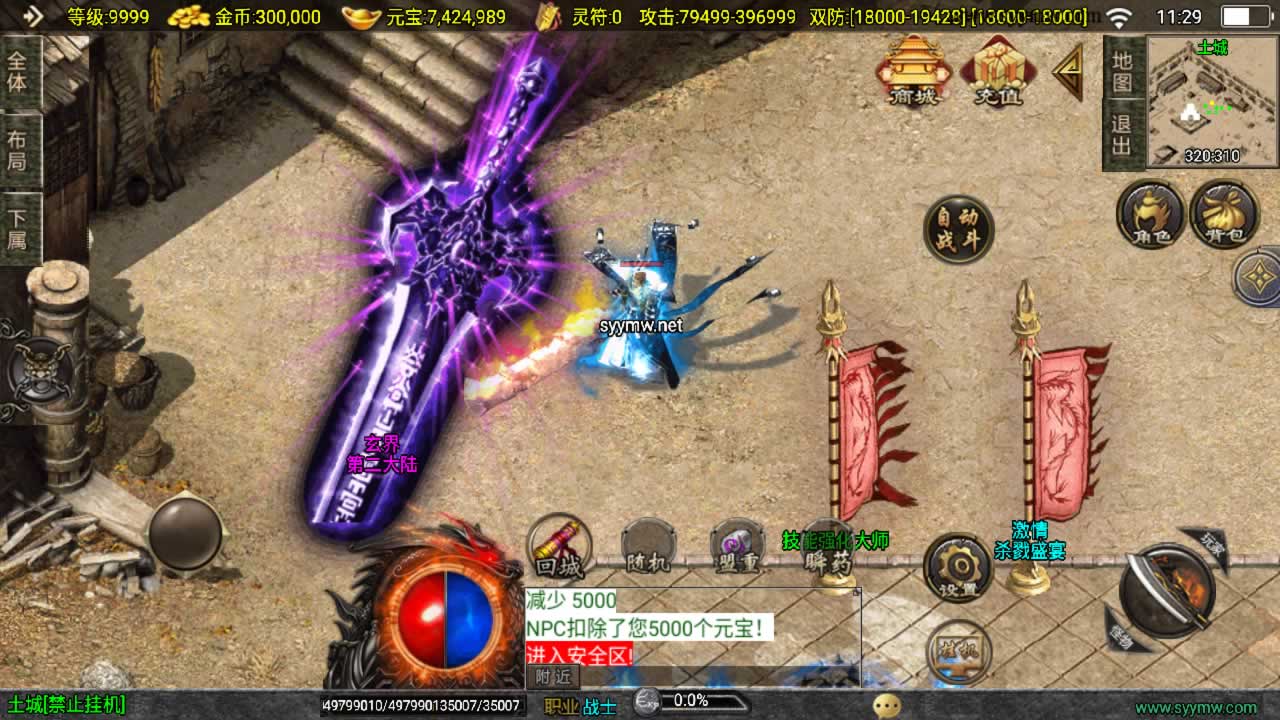Activate the 盟重 teleport scroll
Viewport: 1280px width, 720px height.
(x=738, y=548)
